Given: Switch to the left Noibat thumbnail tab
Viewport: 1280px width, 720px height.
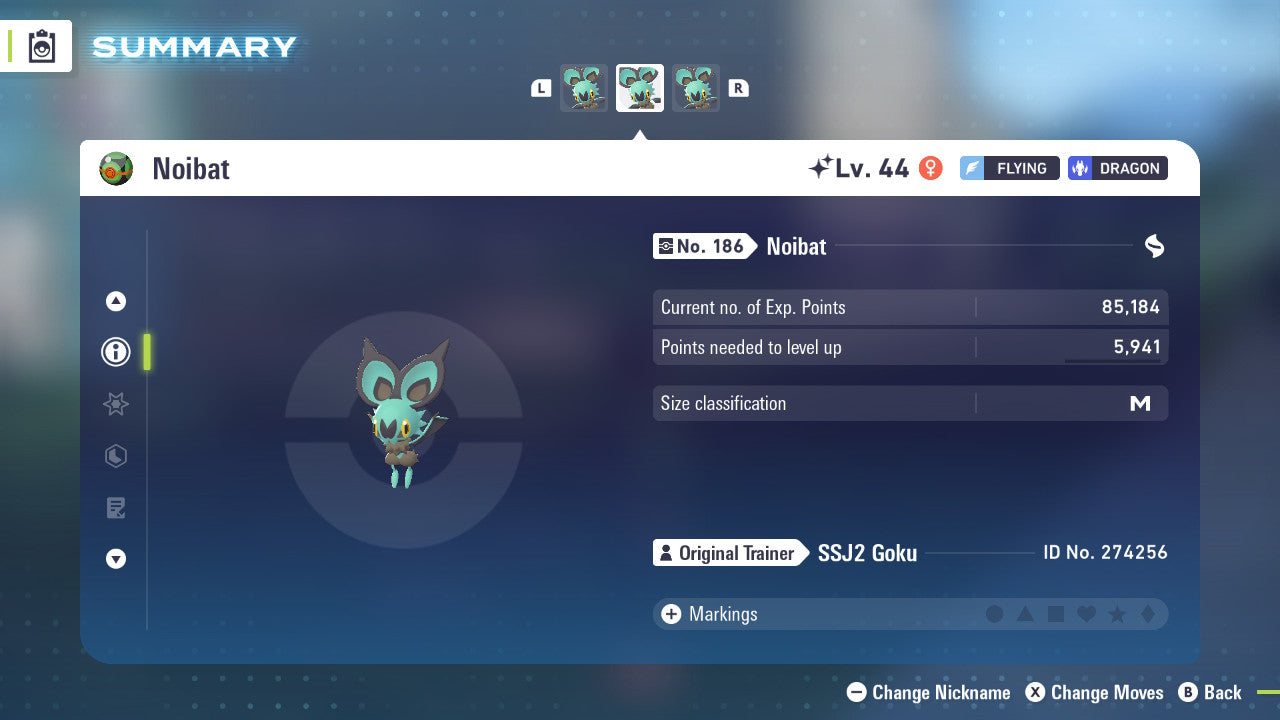Looking at the screenshot, I should [x=584, y=88].
